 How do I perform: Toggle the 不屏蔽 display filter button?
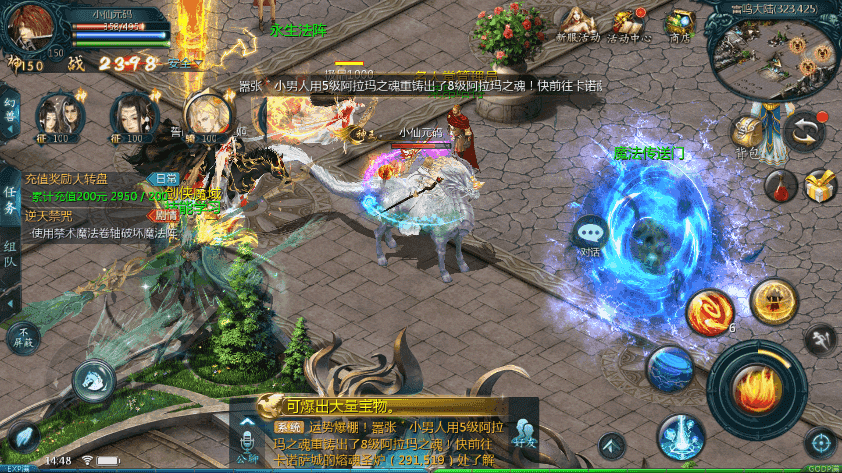coord(24,337)
